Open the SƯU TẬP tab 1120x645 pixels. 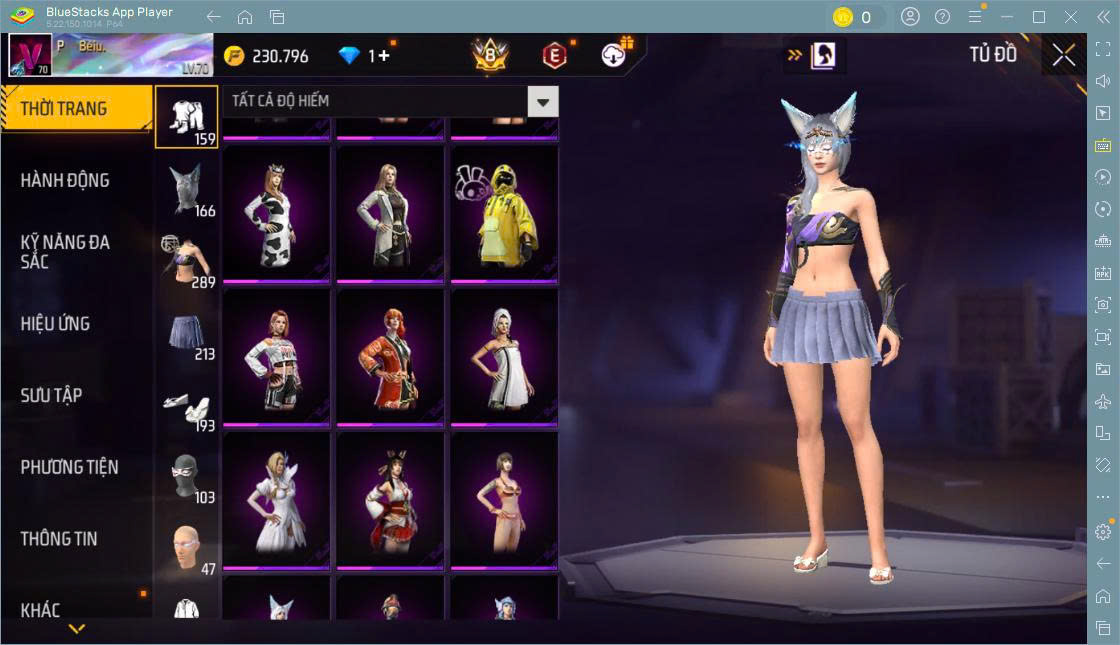(x=51, y=396)
